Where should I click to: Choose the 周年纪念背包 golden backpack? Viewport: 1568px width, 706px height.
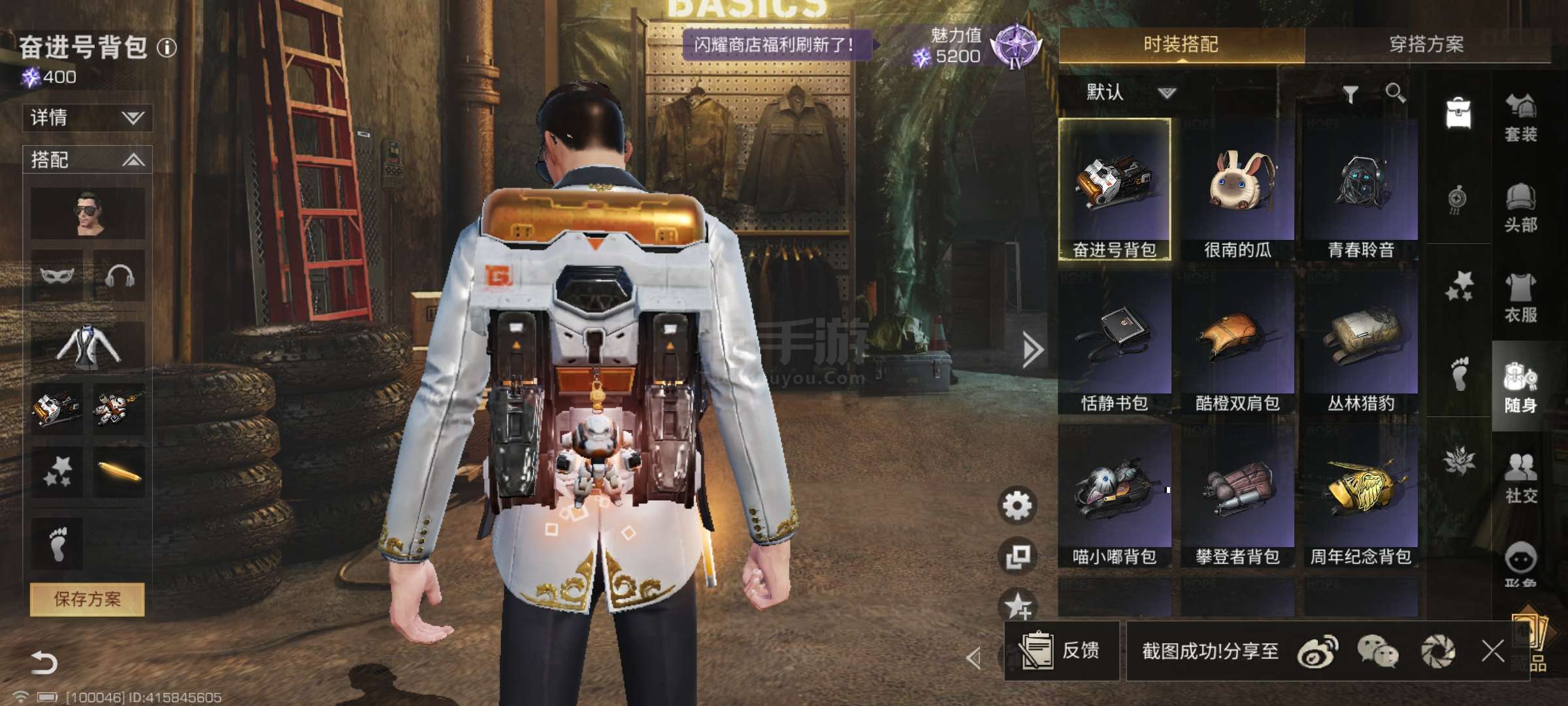tap(1360, 497)
